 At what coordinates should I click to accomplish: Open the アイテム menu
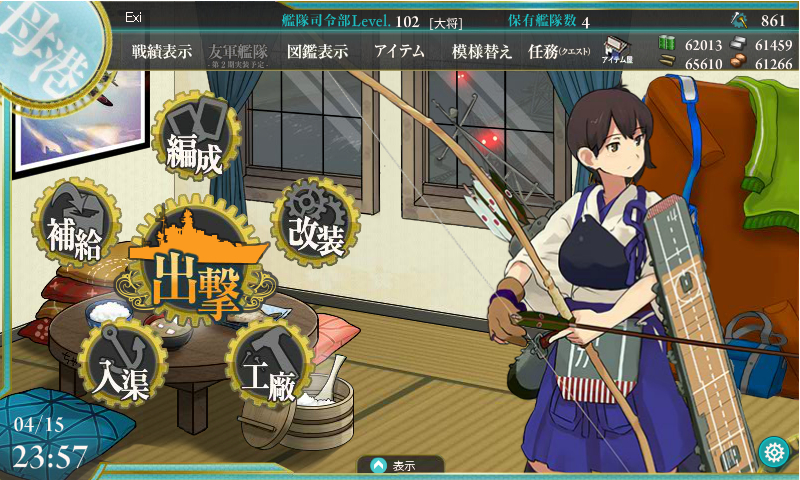click(x=400, y=52)
